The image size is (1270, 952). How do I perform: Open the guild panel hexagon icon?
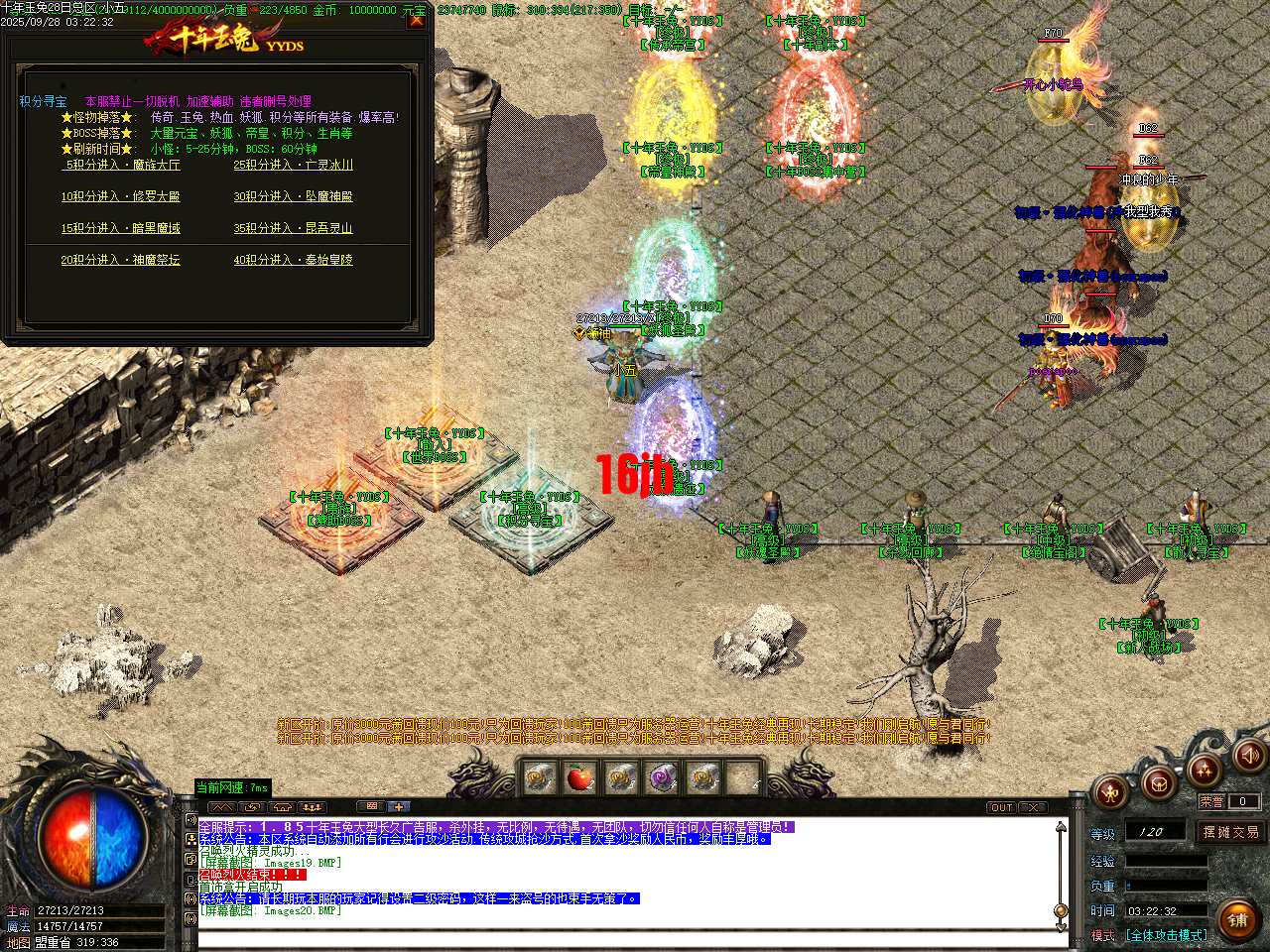[x=1159, y=783]
